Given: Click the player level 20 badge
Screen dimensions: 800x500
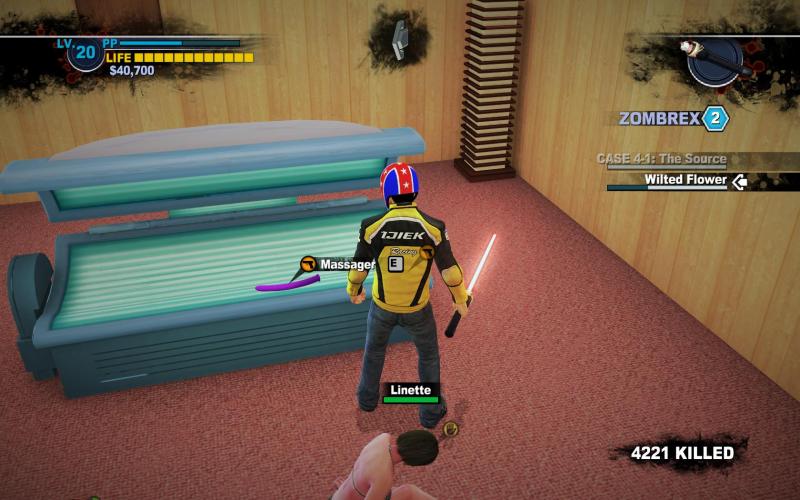Looking at the screenshot, I should (x=85, y=52).
